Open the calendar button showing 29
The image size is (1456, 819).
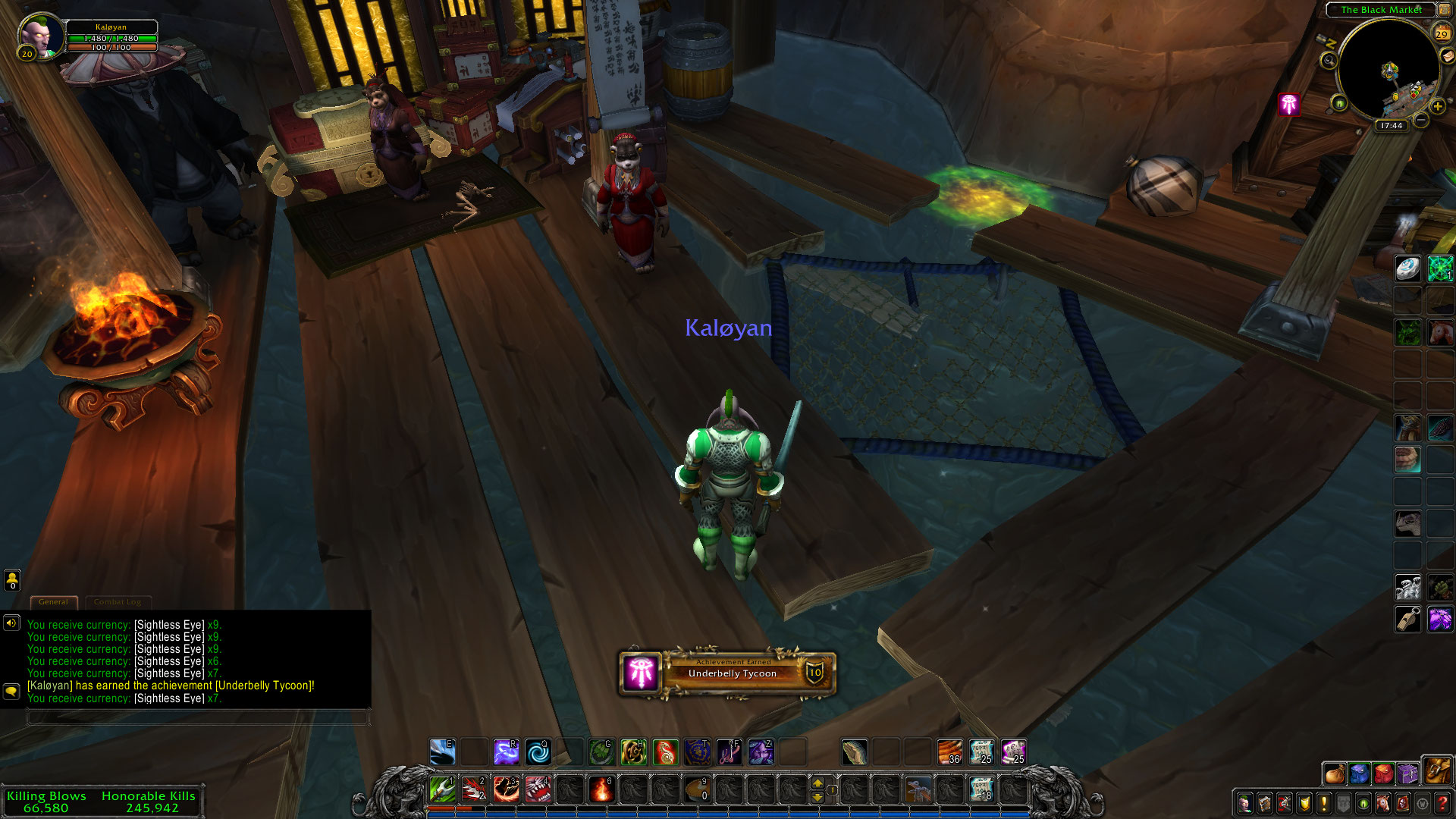1441,33
